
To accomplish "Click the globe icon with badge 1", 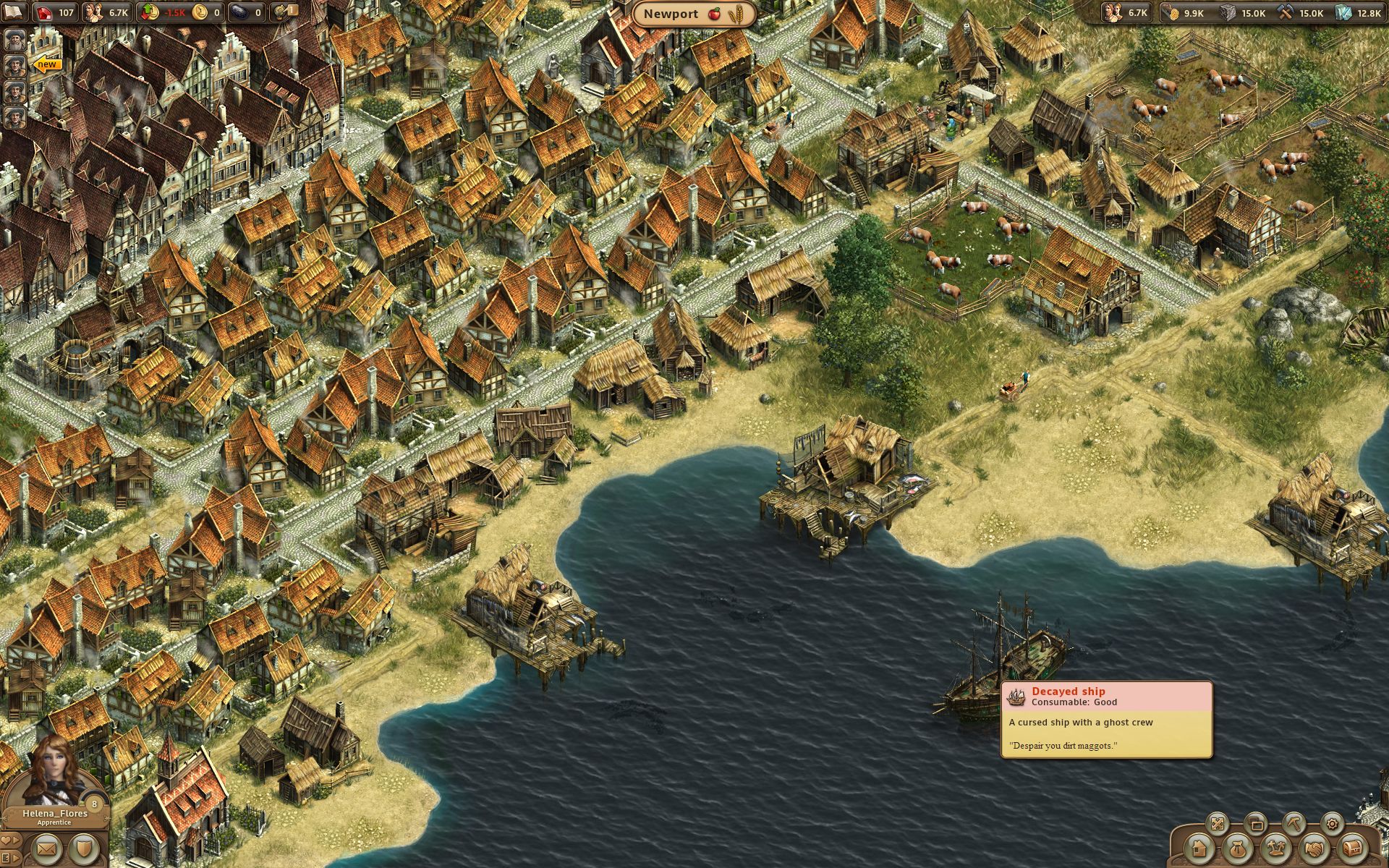I will coord(283,12).
